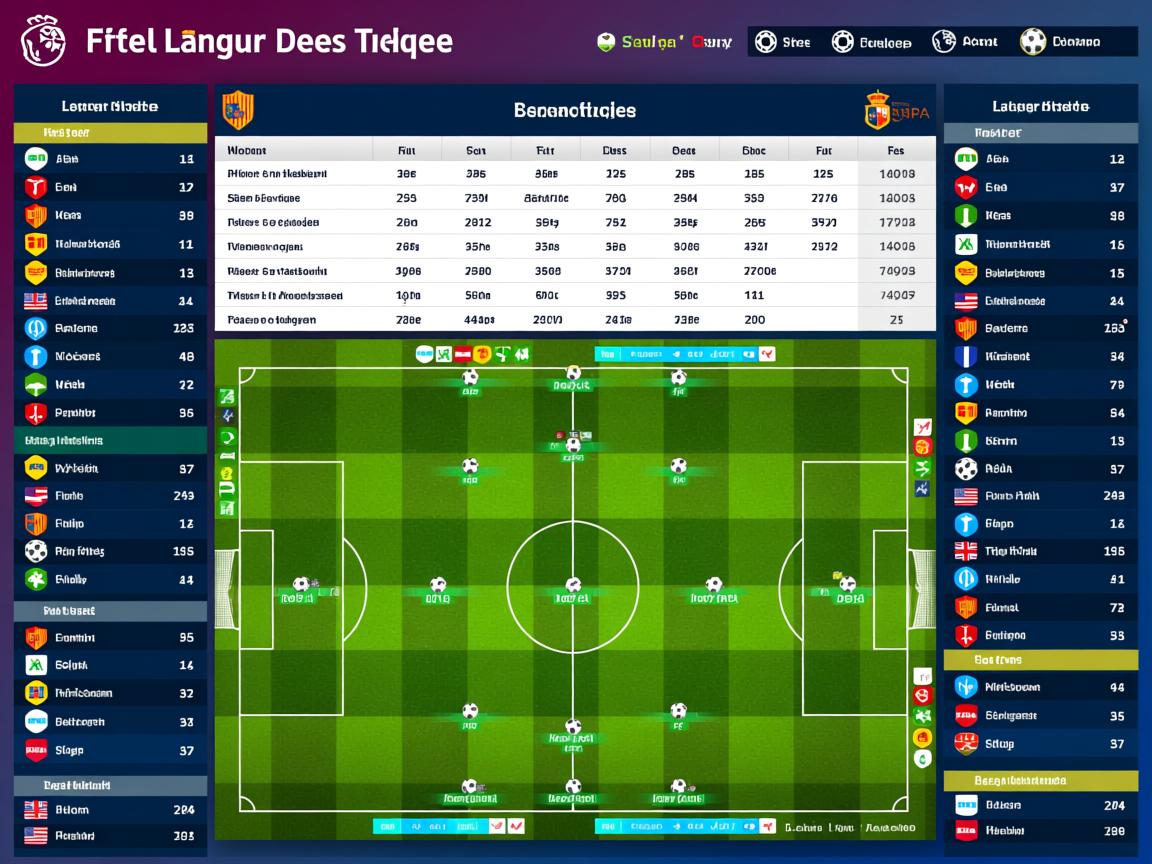Expand the teal section header in standings

click(x=110, y=440)
